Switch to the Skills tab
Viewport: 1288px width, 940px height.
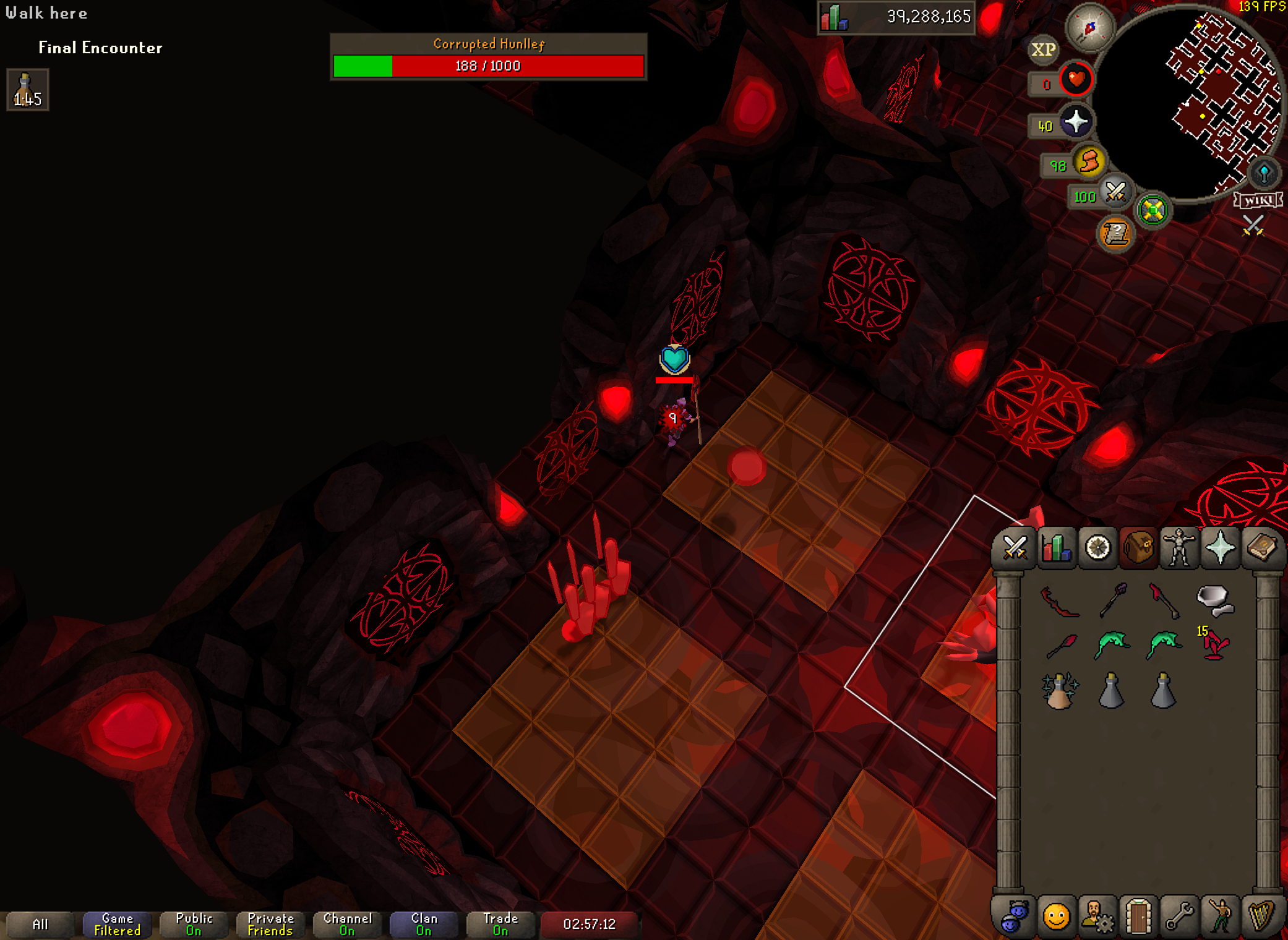pos(1056,548)
